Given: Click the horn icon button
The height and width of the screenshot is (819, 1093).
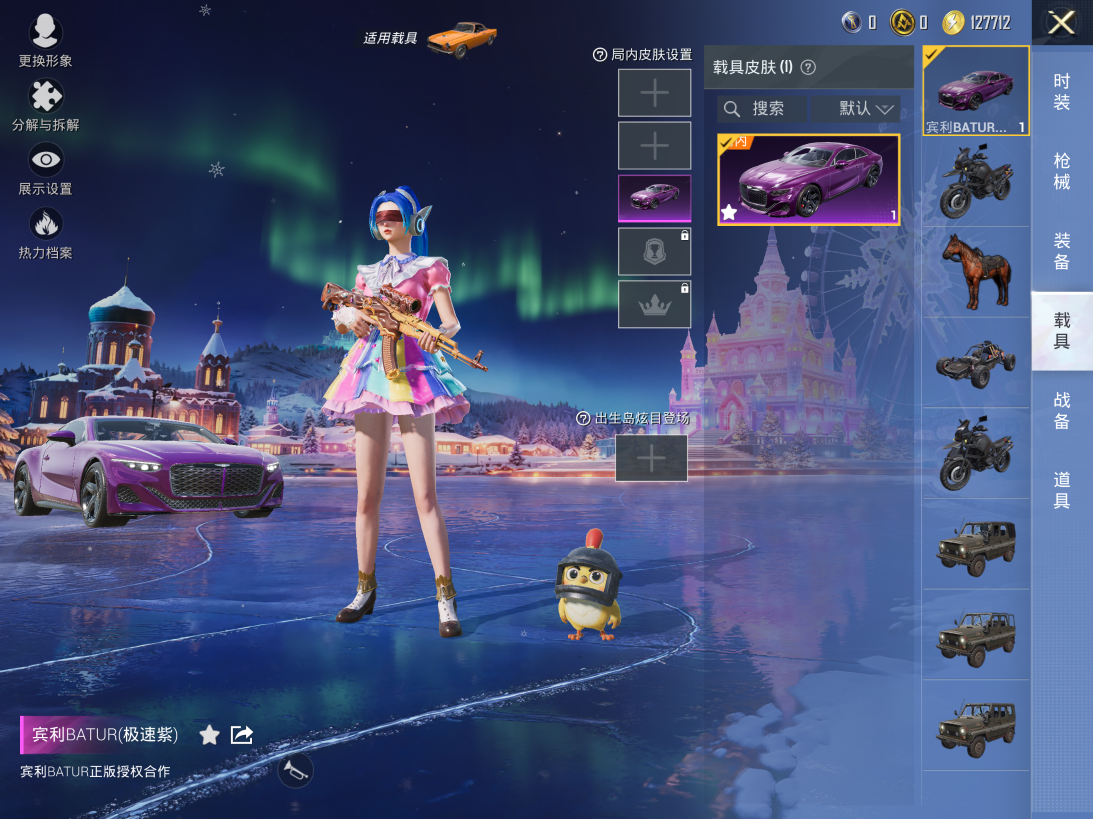Looking at the screenshot, I should (x=295, y=771).
